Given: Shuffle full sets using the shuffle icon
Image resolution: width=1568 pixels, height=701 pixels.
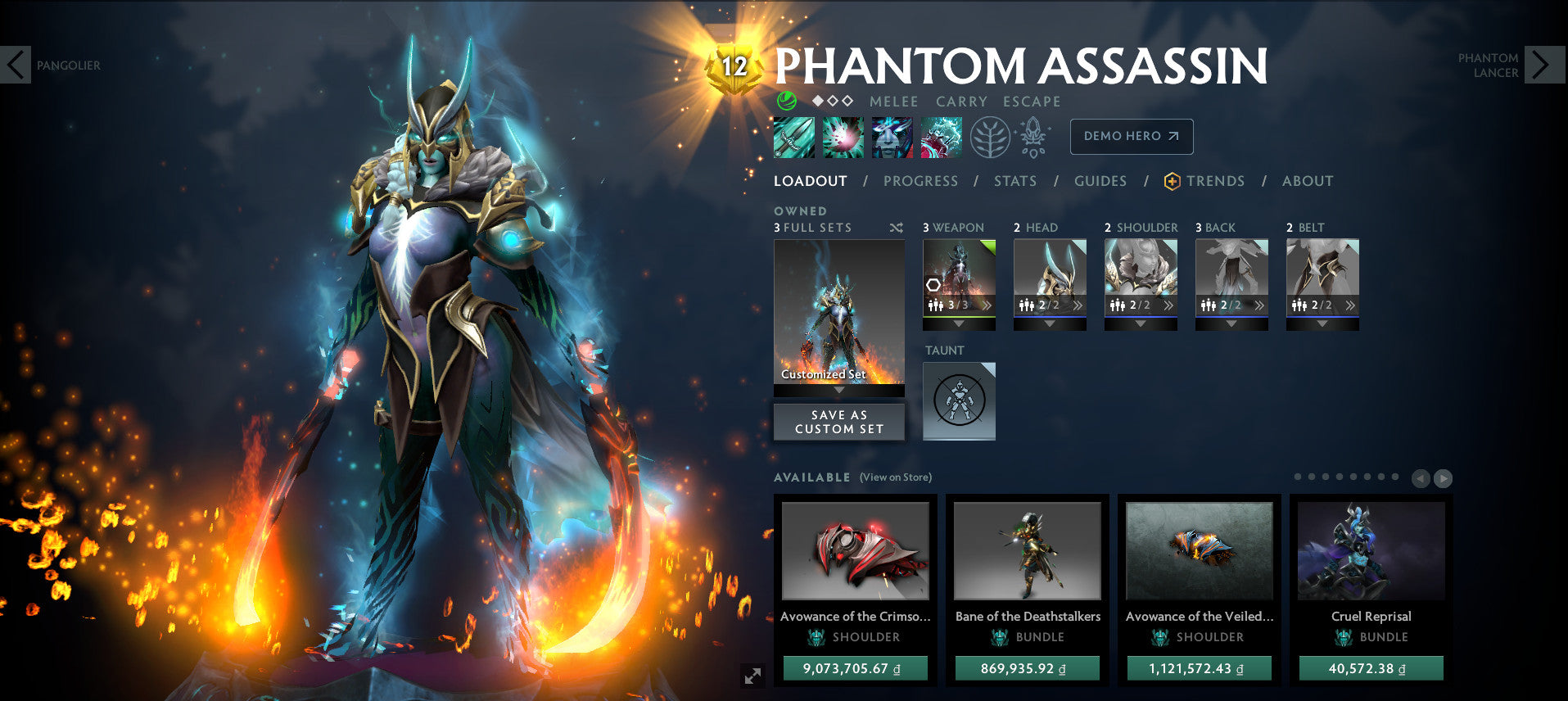Looking at the screenshot, I should pos(897,228).
